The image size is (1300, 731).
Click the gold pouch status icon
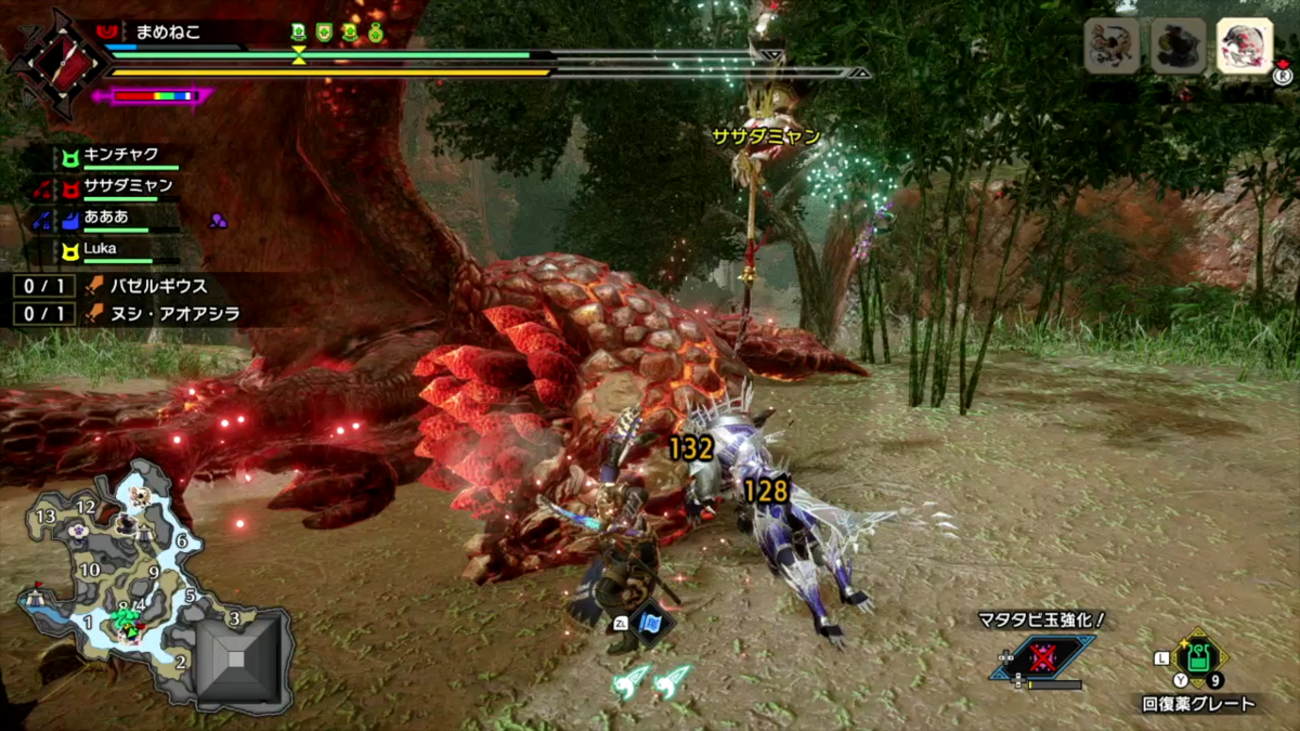pyautogui.click(x=375, y=33)
